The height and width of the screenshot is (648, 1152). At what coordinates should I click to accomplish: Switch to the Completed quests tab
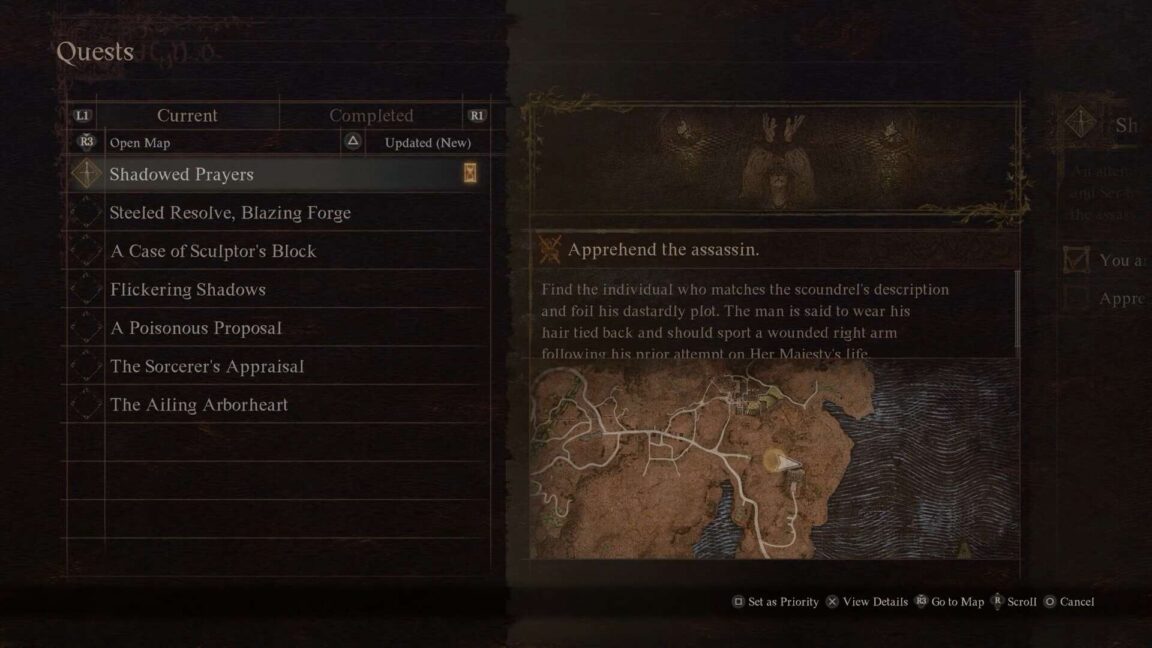[371, 116]
